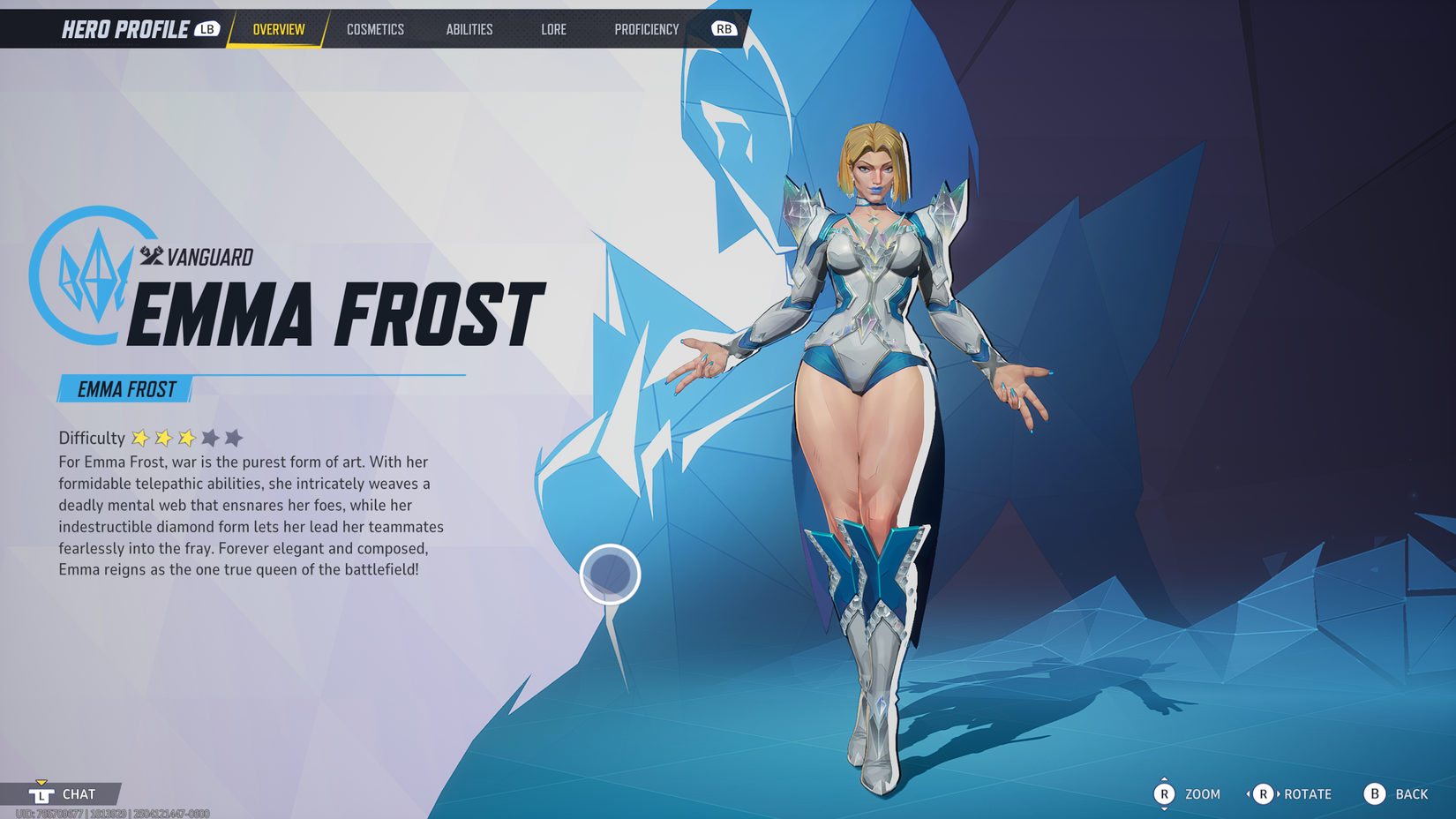Toggle the fifth difficulty star

click(234, 437)
